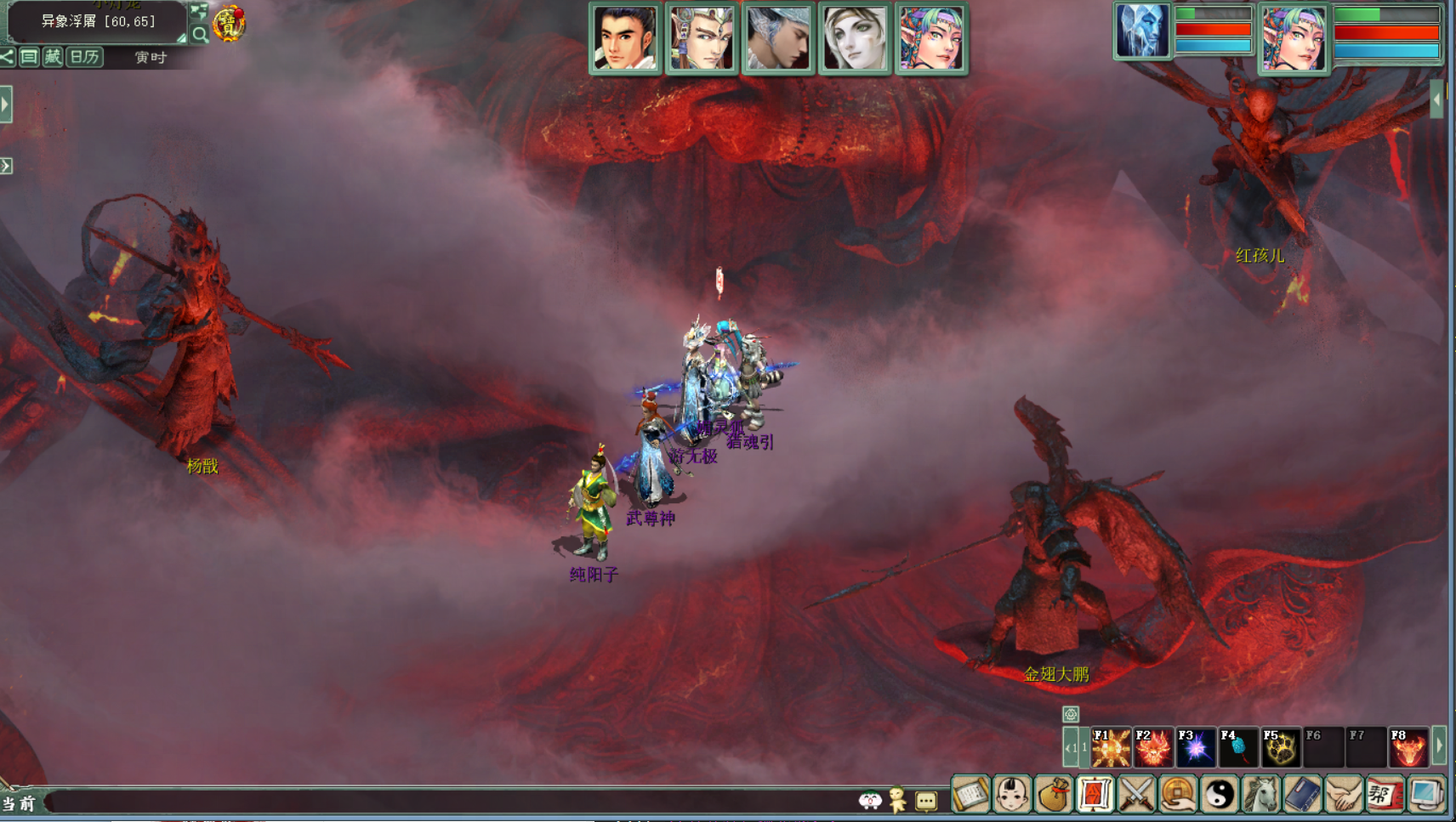Trigger the F8 flaming bull skill
1456x822 pixels.
pyautogui.click(x=1408, y=748)
